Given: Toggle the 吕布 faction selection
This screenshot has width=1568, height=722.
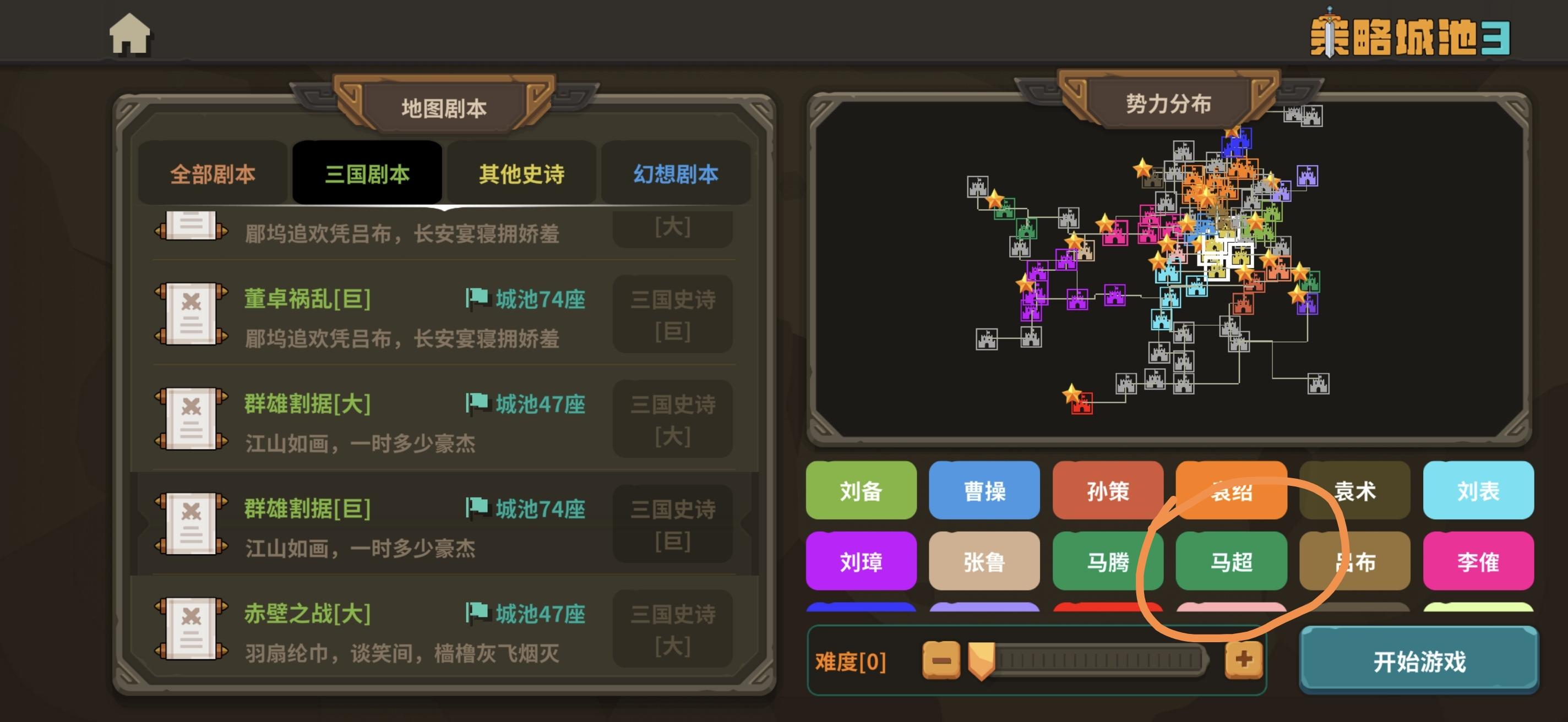Looking at the screenshot, I should pyautogui.click(x=1355, y=561).
